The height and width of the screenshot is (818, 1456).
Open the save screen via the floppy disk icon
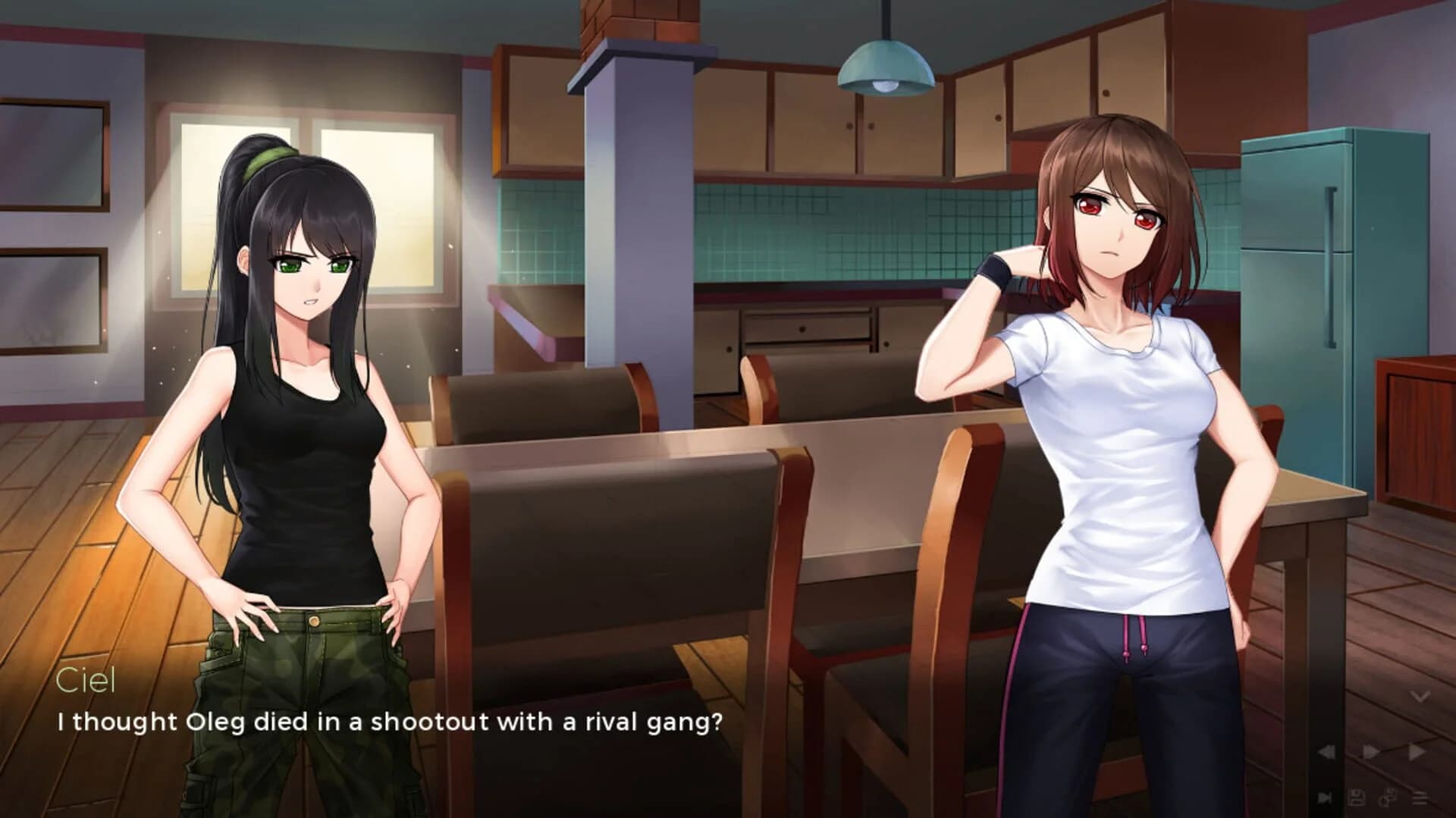pos(1357,798)
